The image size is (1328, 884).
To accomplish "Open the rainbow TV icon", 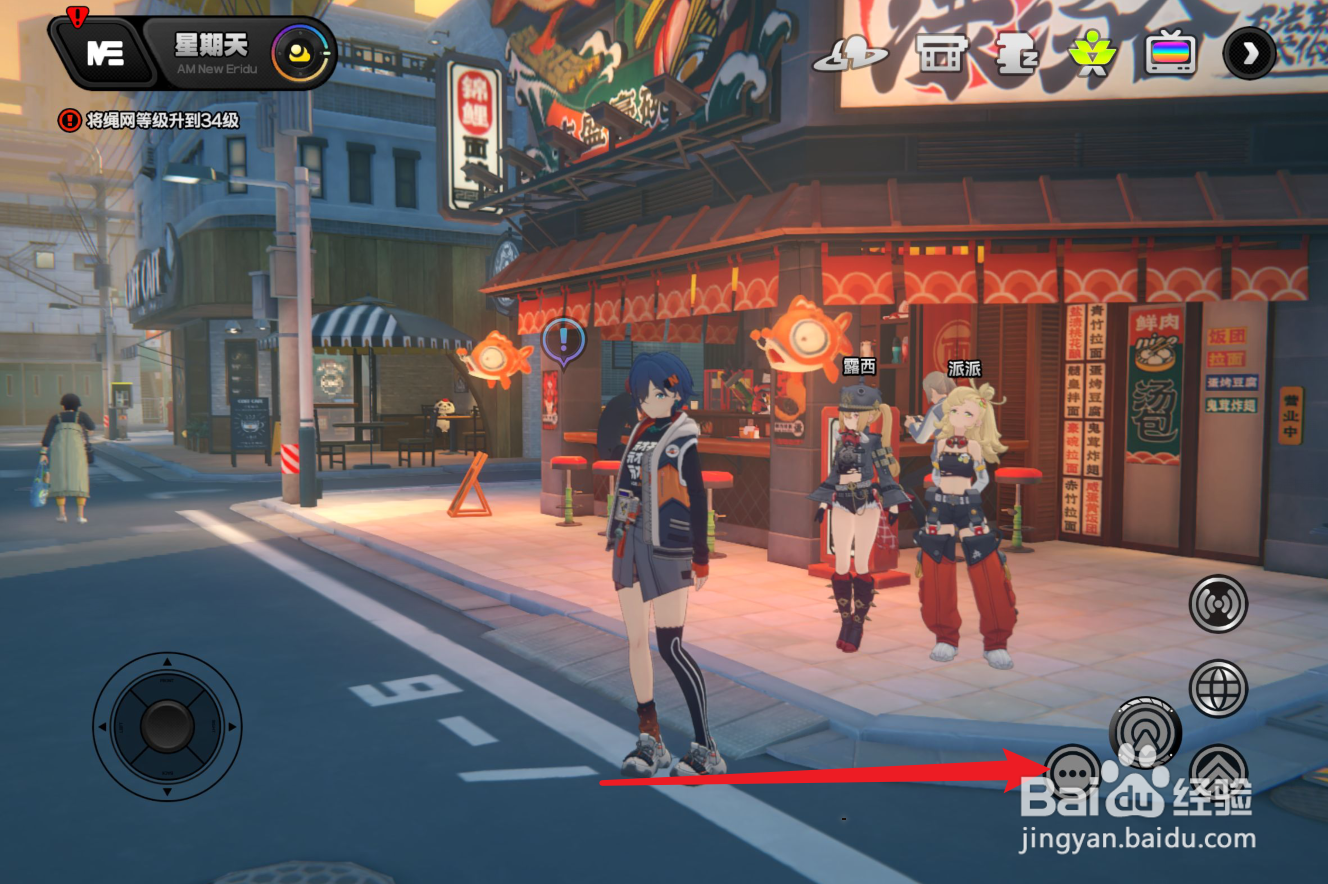I will pyautogui.click(x=1171, y=54).
